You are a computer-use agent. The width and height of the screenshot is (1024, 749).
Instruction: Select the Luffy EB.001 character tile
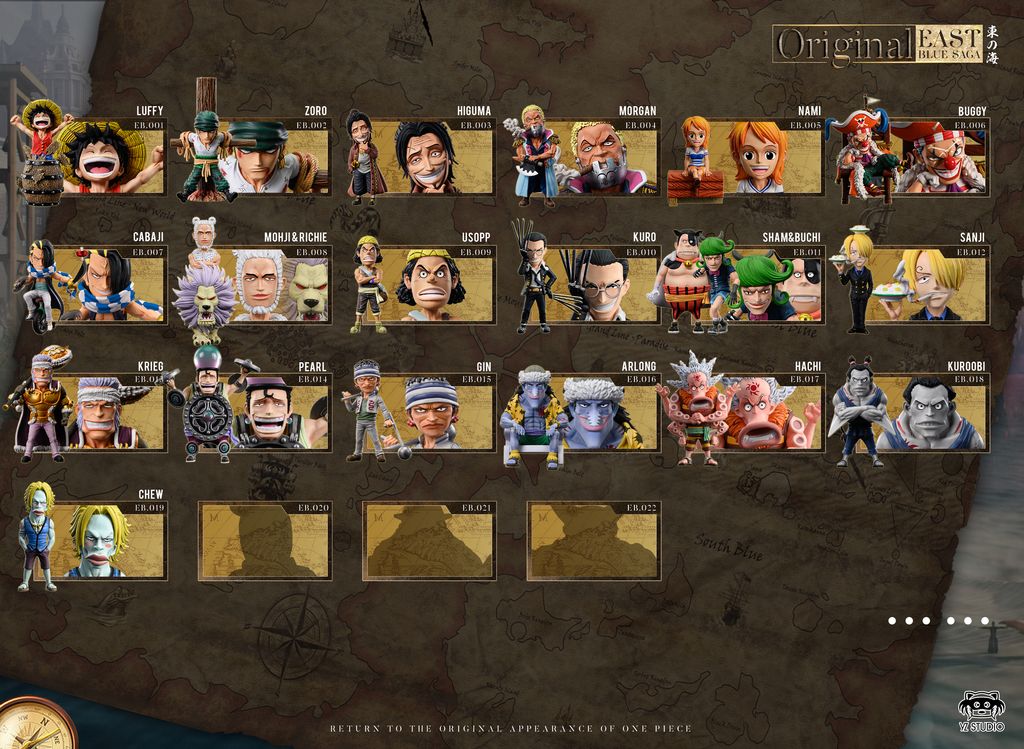pyautogui.click(x=100, y=156)
